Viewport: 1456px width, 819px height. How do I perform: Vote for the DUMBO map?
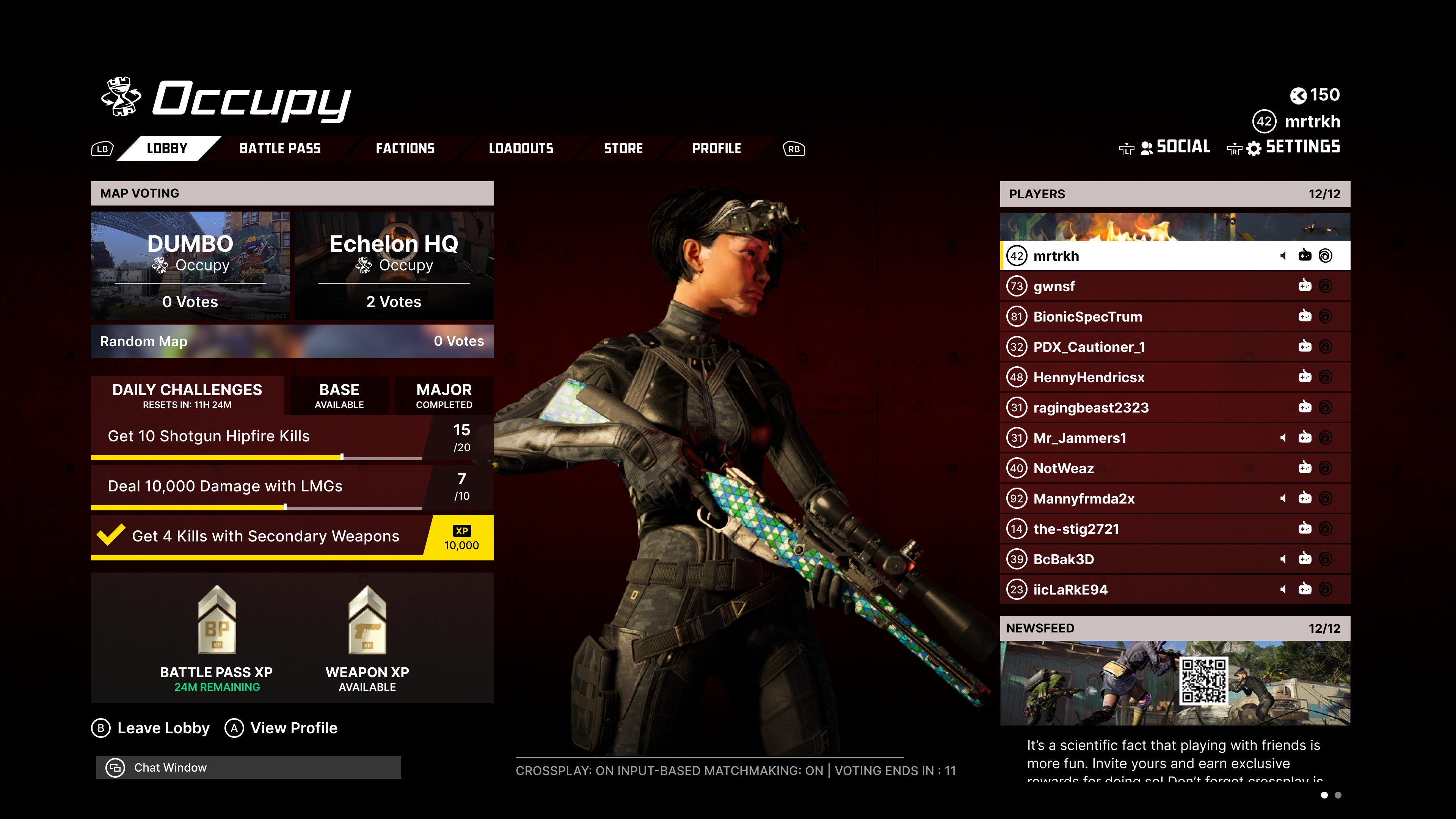point(190,266)
